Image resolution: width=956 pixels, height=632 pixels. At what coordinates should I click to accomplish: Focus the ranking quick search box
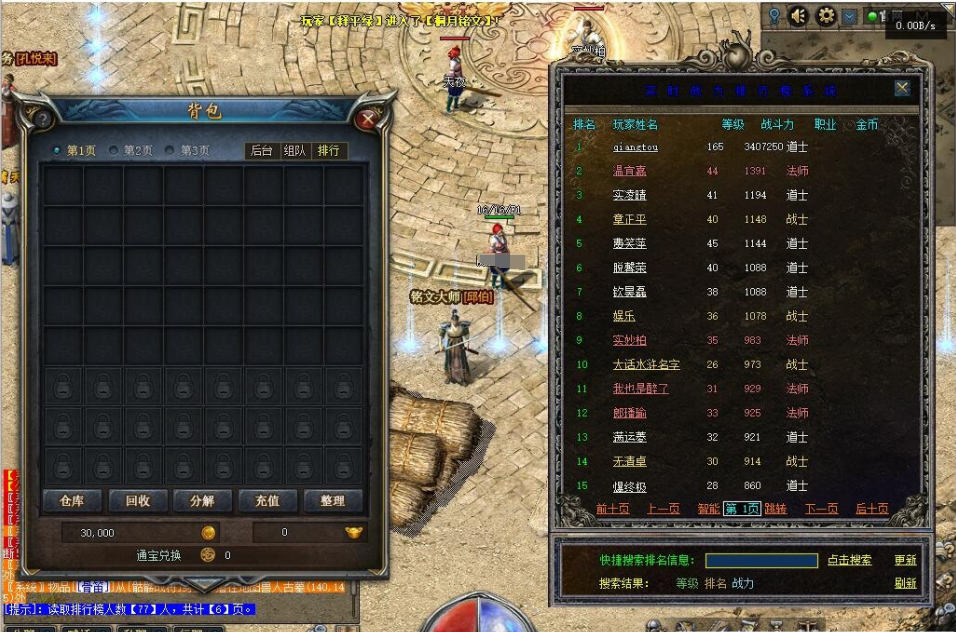(761, 561)
